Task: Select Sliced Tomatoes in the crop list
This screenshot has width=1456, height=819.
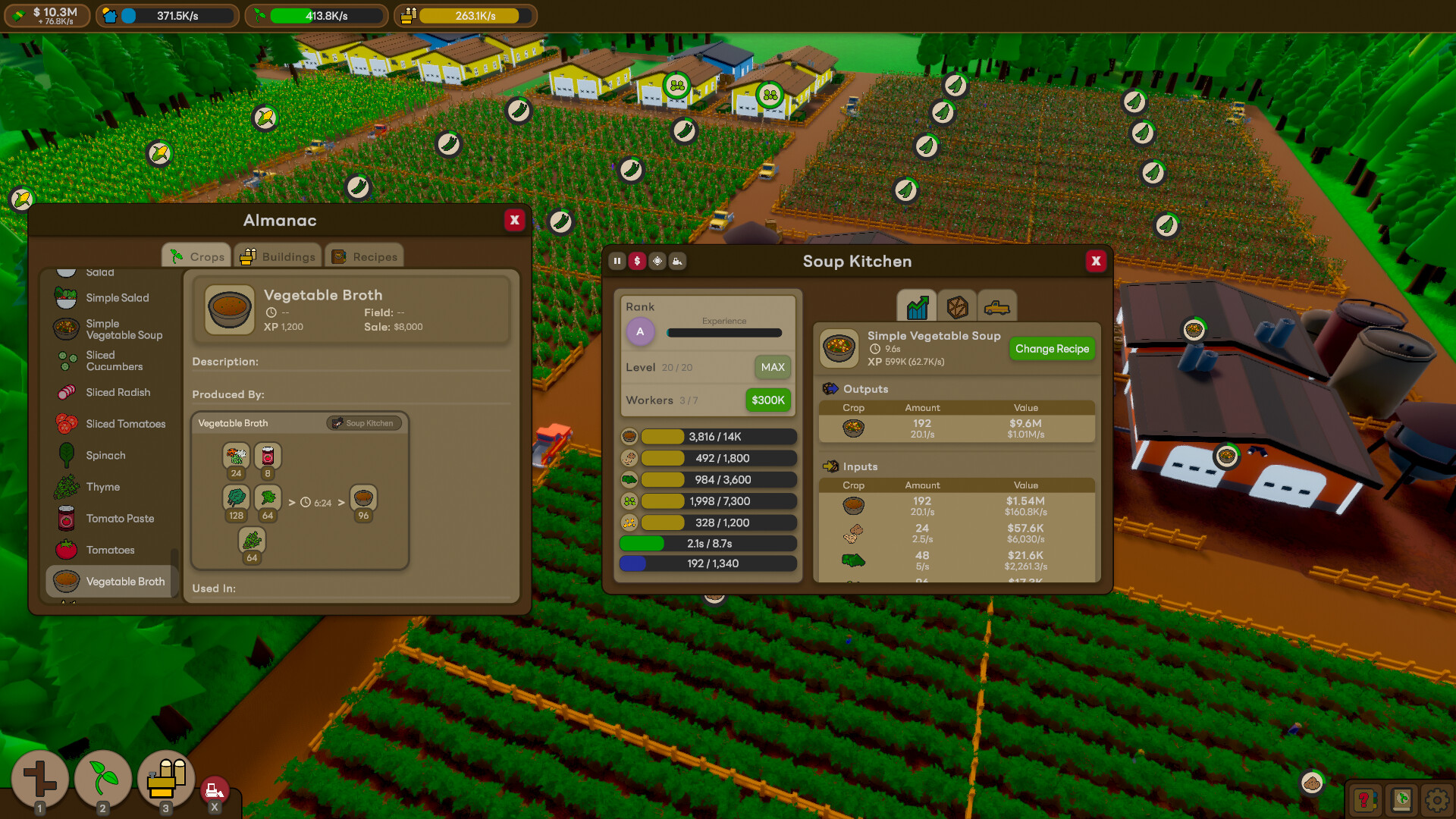Action: coord(126,424)
